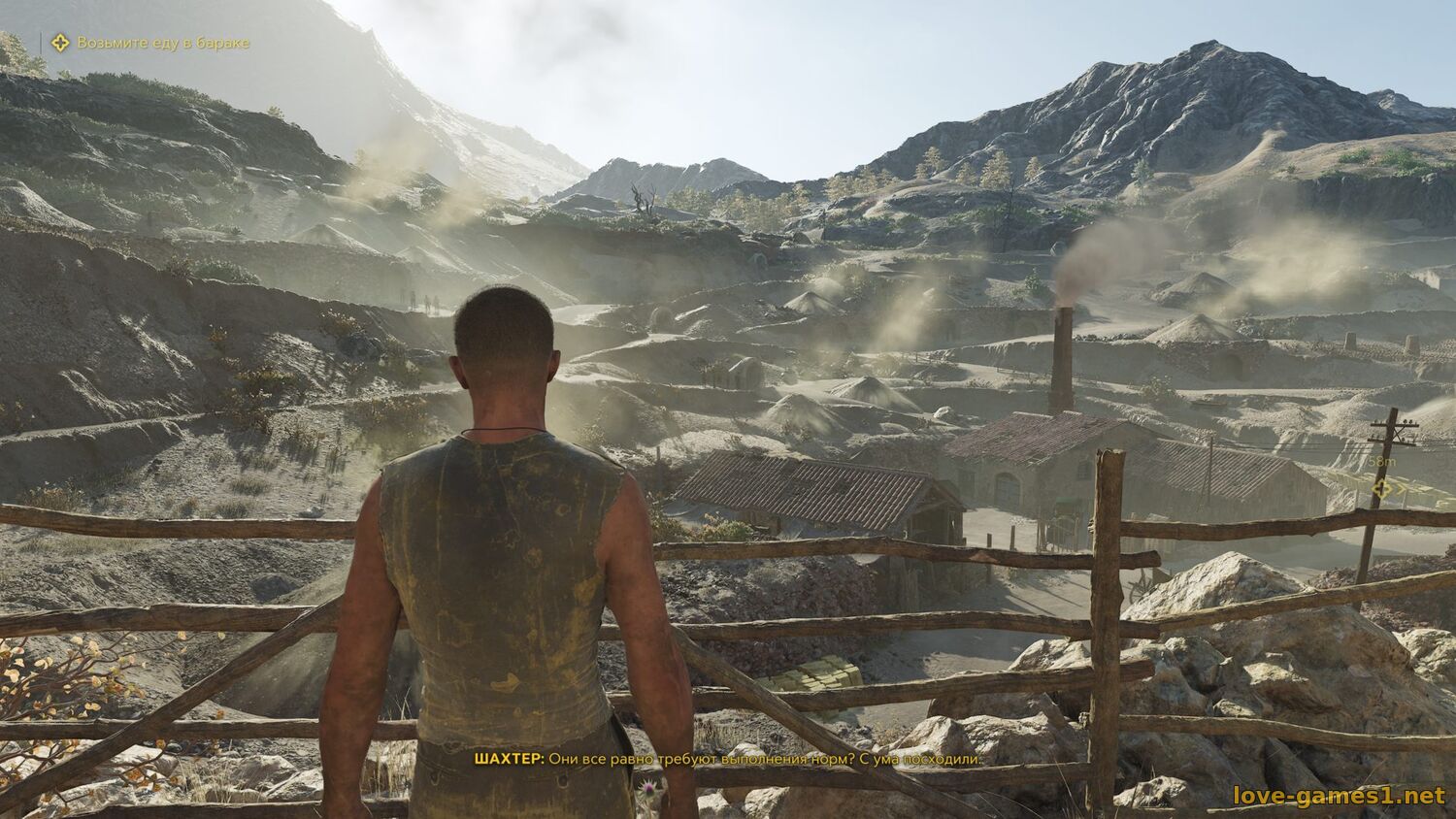This screenshot has width=1456, height=819.
Task: Click the yellow waypoint marker under 58m
Action: [1380, 489]
